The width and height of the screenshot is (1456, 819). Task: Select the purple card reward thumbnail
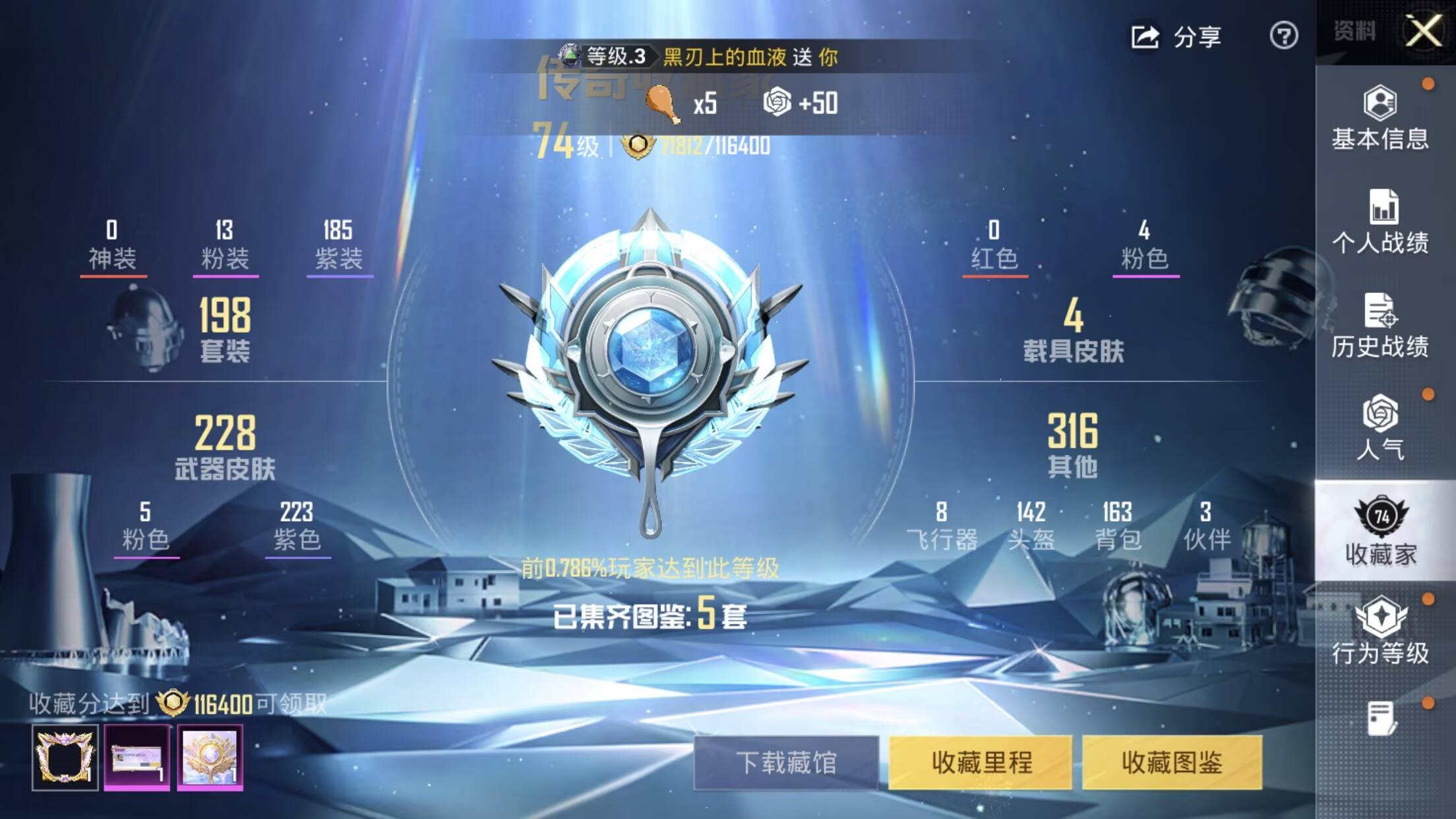click(137, 757)
